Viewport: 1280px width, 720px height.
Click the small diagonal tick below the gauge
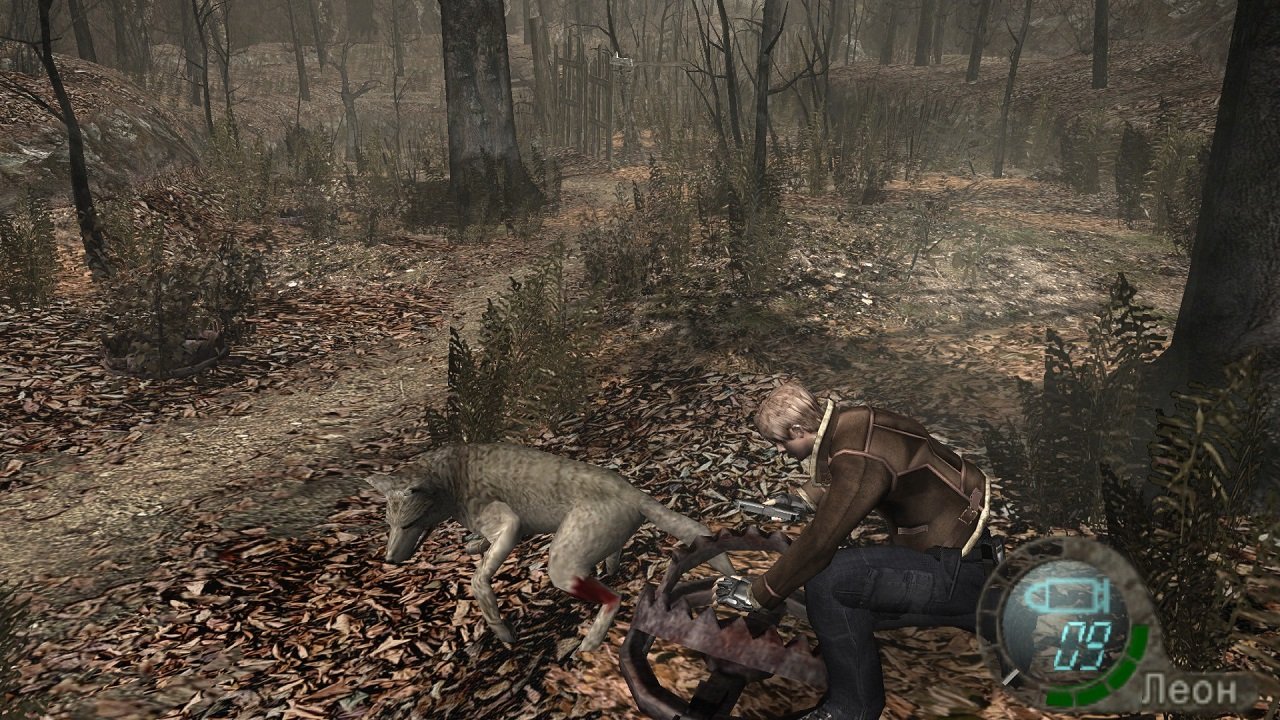[1011, 676]
